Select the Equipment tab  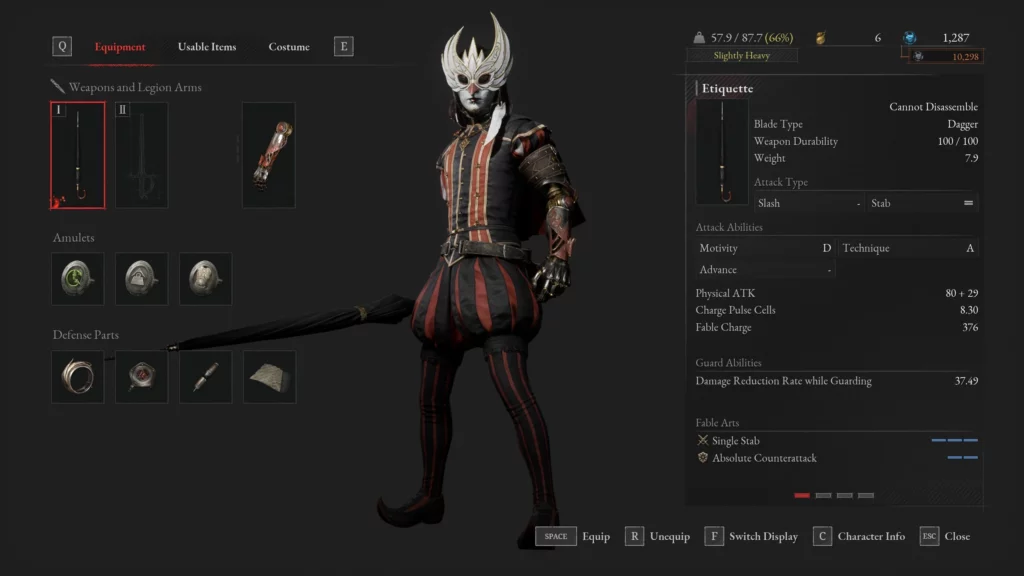[x=120, y=47]
